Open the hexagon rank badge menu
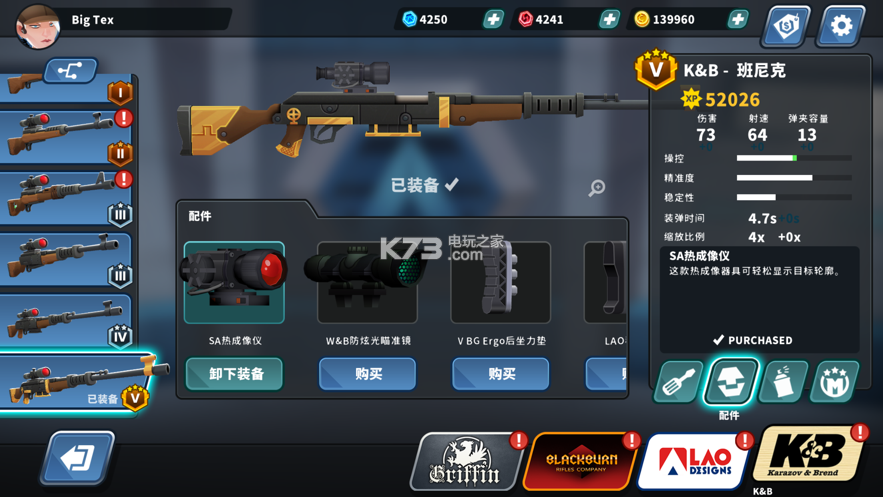The image size is (883, 497). coord(785,26)
